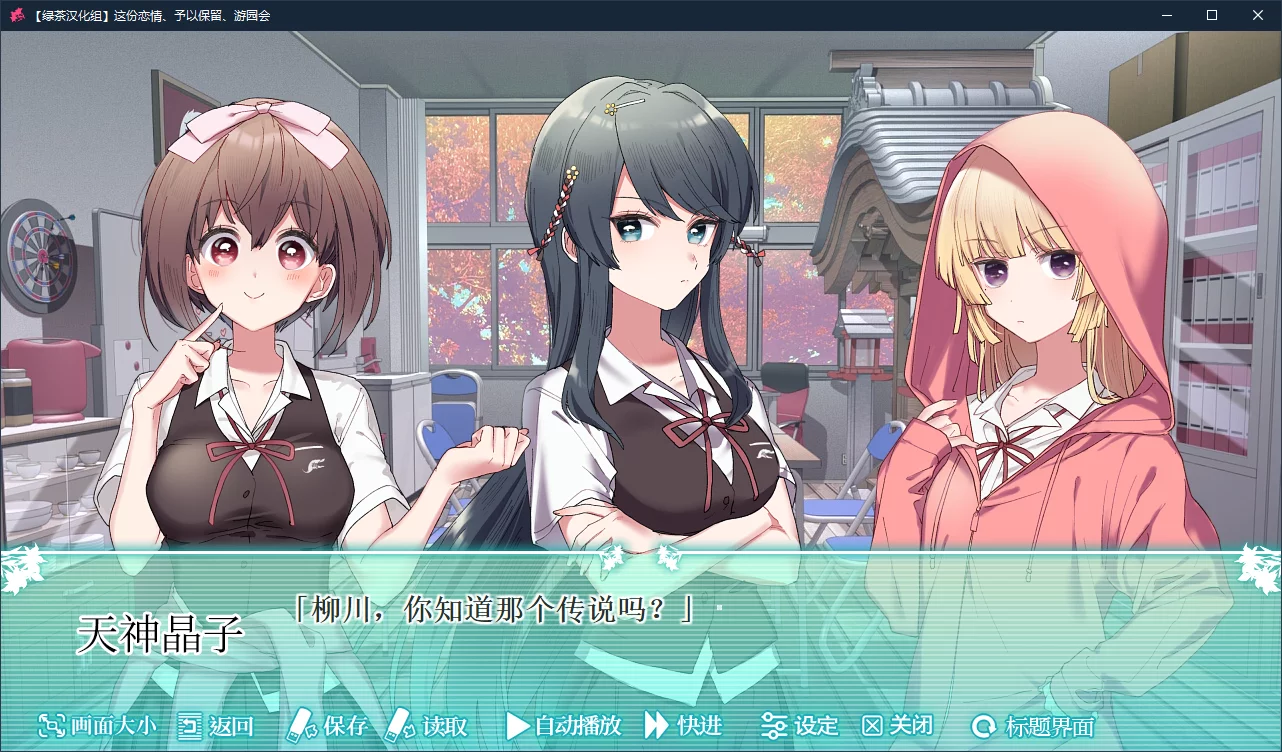Open the 设定 settings screen

coord(799,726)
